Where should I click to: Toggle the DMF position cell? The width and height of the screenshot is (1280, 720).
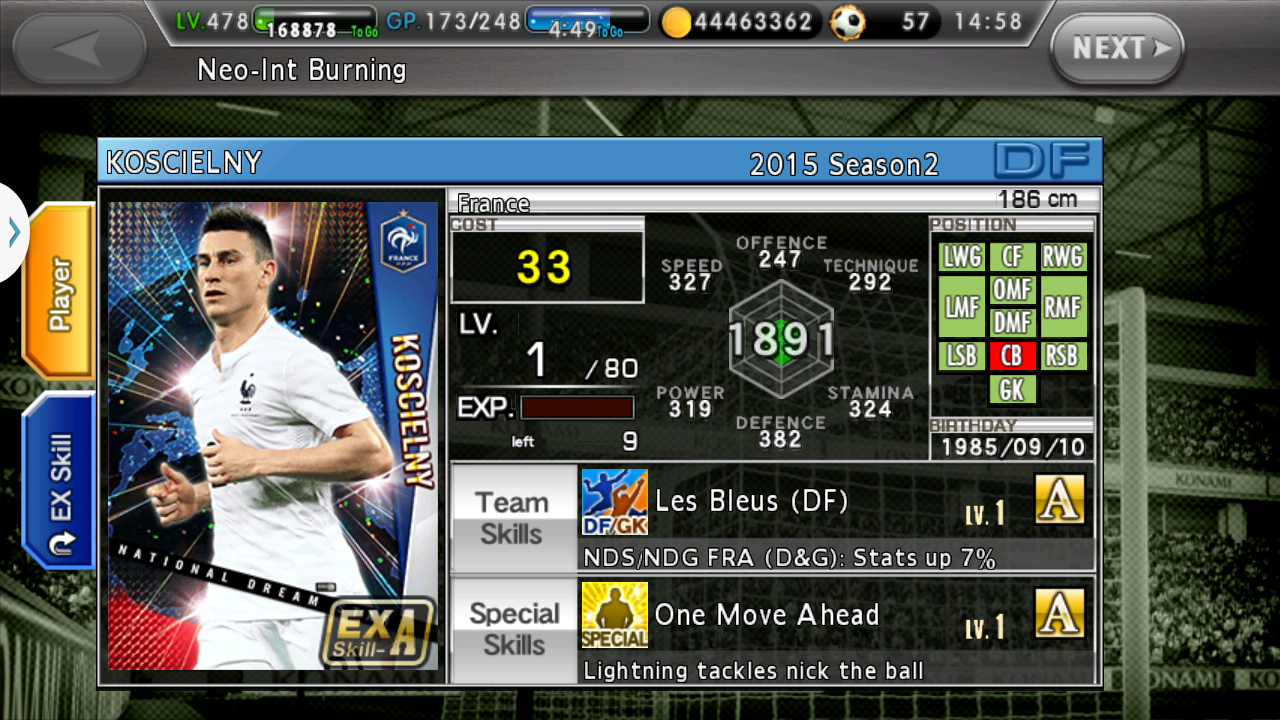(1012, 322)
